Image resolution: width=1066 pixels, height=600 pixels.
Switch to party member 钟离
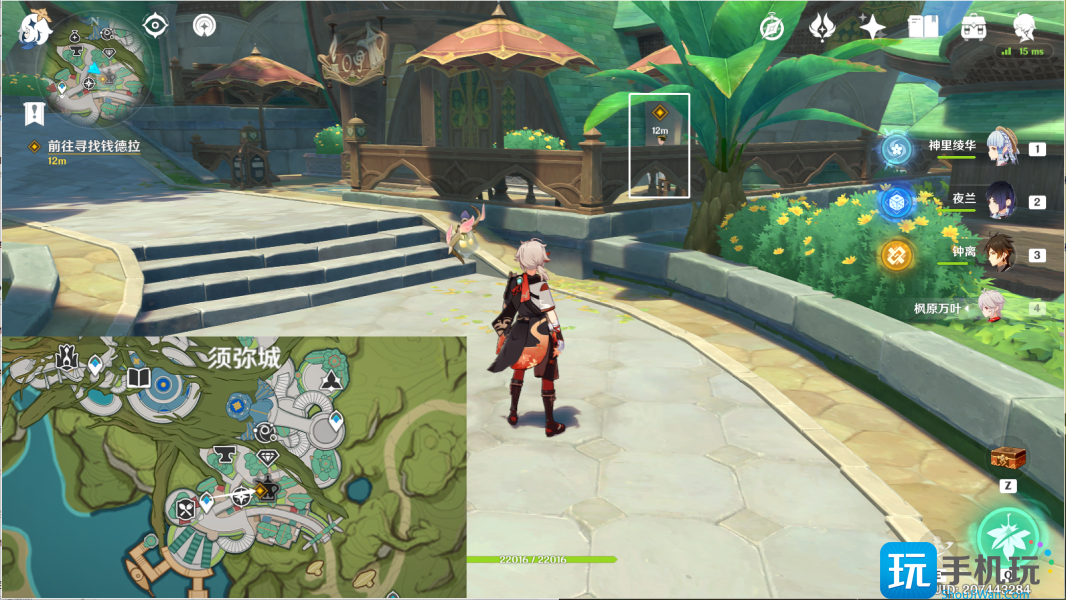pos(1000,254)
